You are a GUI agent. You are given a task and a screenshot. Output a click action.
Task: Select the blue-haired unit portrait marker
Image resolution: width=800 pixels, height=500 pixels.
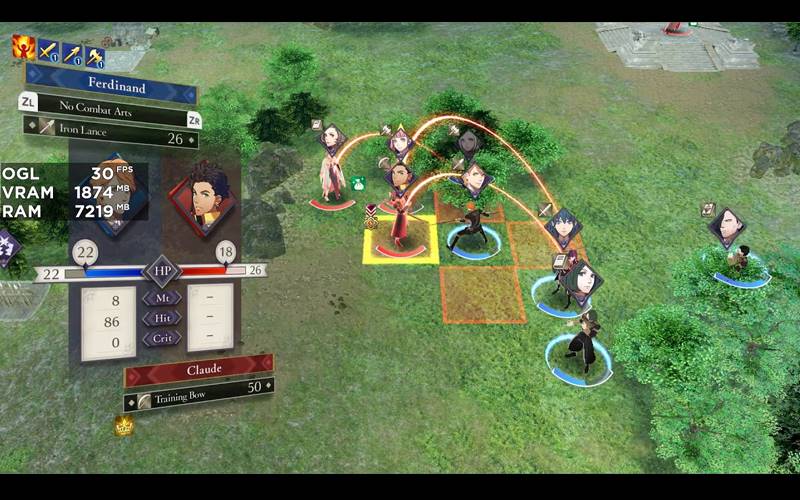[572, 228]
